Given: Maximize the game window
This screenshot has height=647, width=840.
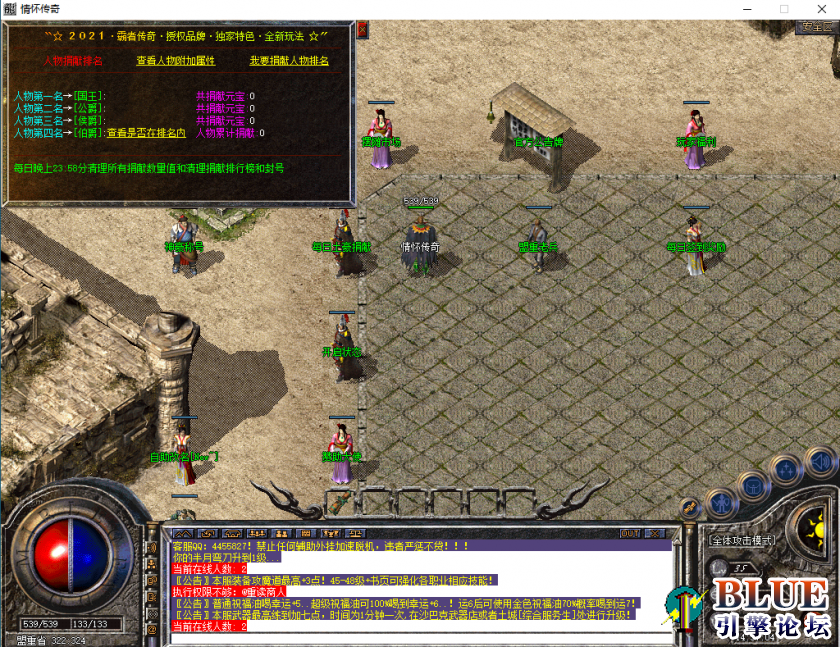Looking at the screenshot, I should 784,9.
